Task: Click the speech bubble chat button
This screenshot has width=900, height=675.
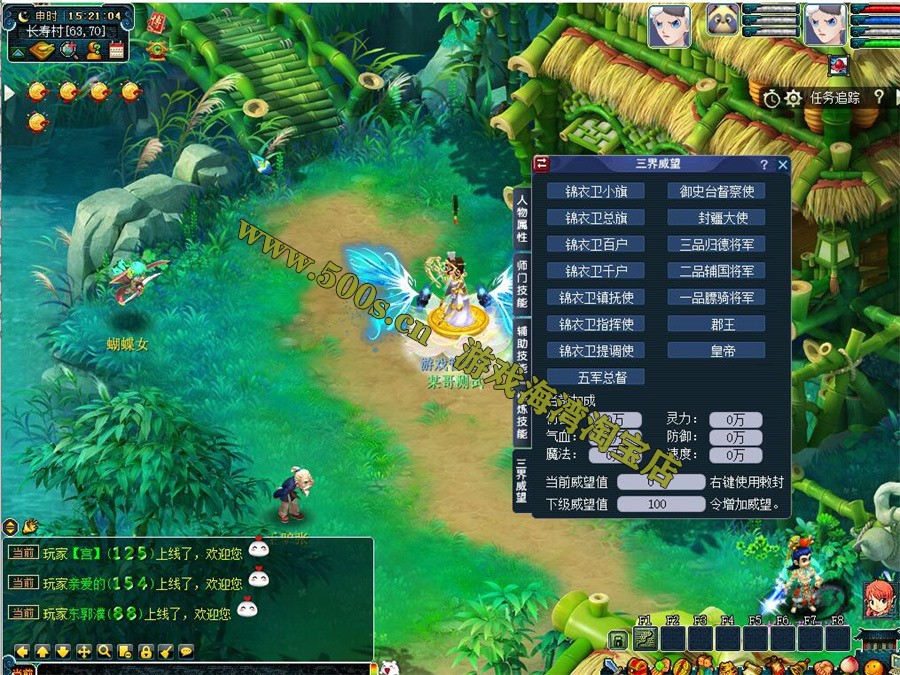Action: (186, 651)
